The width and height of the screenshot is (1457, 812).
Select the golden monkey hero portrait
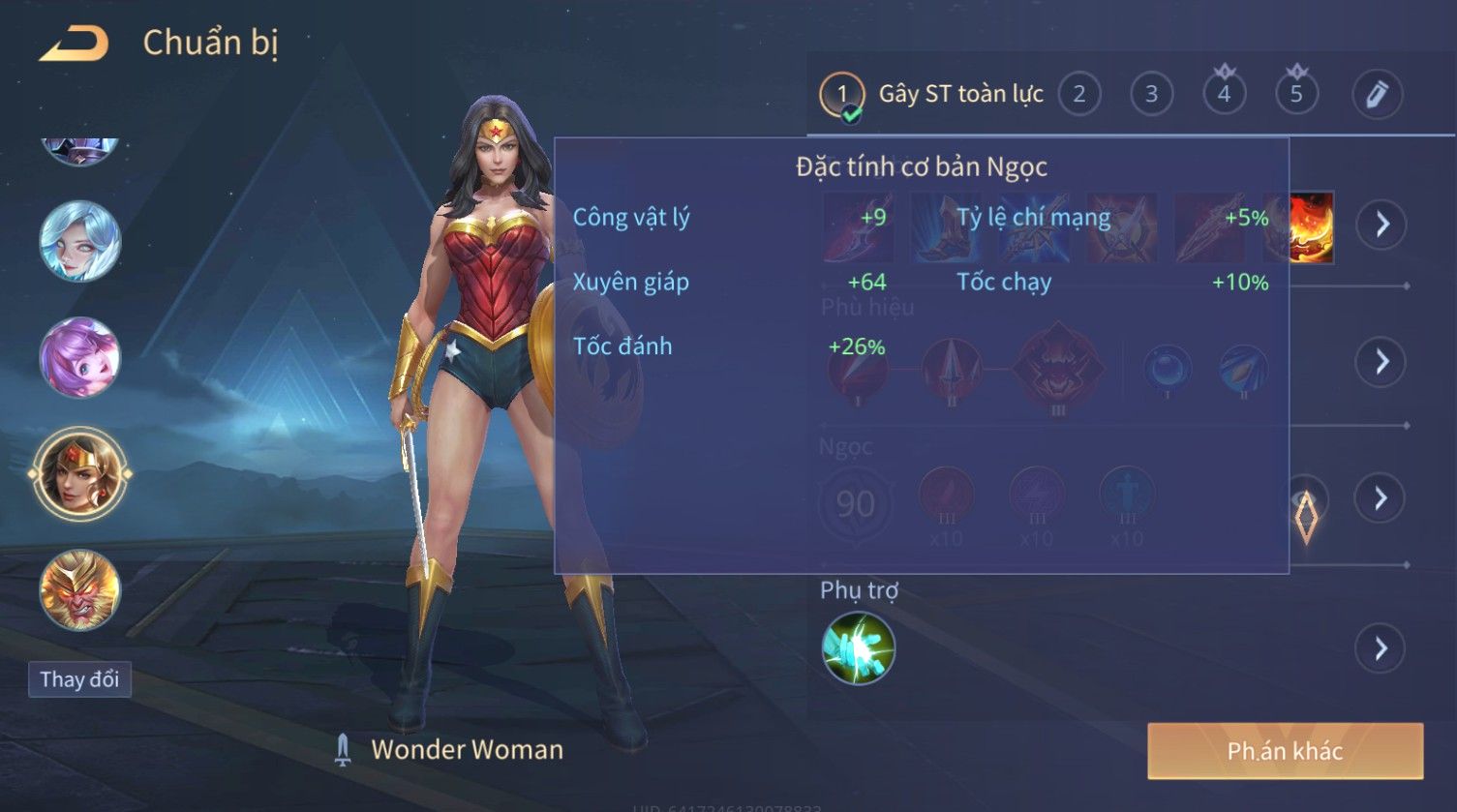pos(79,589)
